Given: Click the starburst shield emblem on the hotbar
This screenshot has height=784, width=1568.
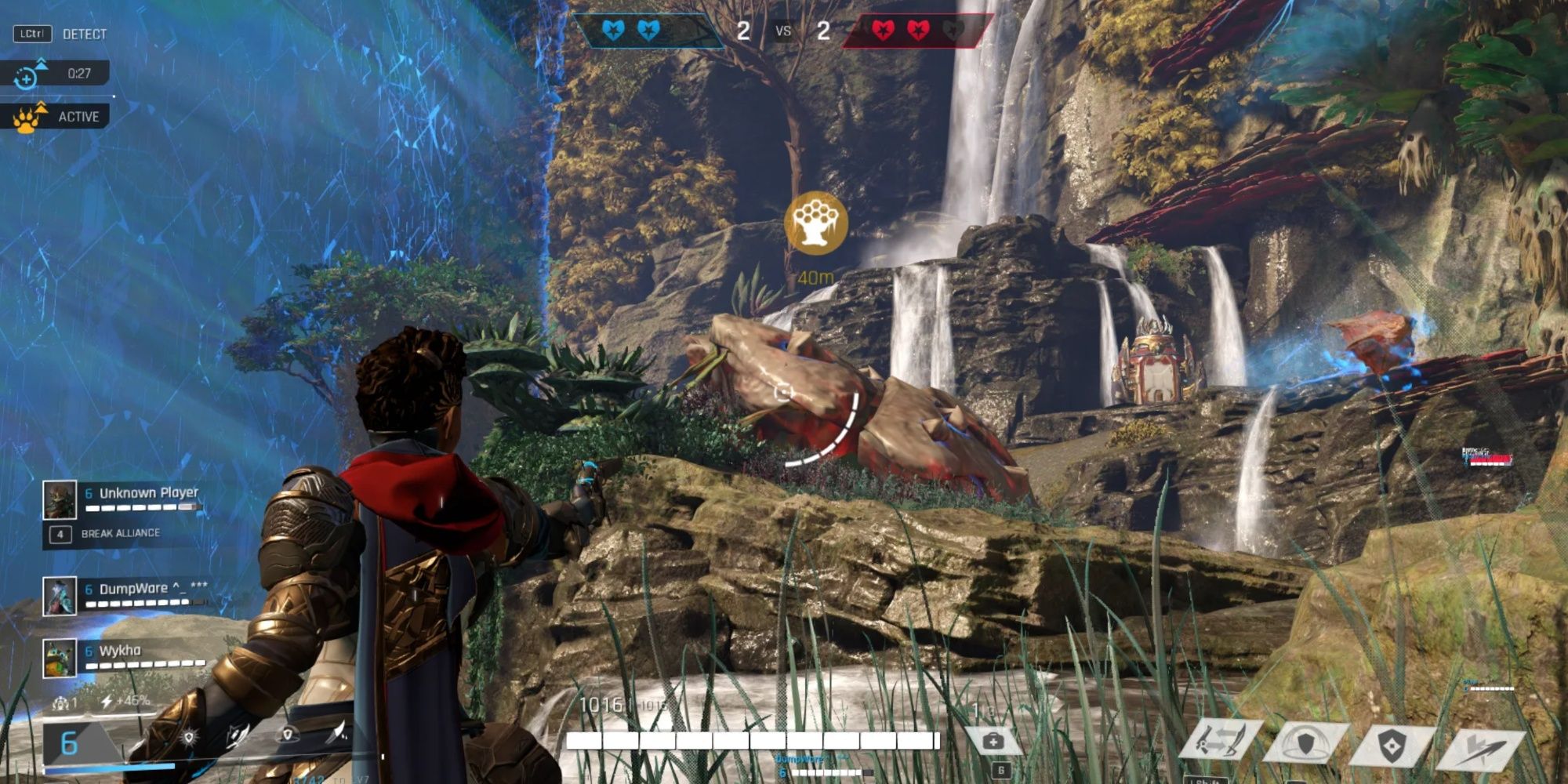Looking at the screenshot, I should click(188, 735).
